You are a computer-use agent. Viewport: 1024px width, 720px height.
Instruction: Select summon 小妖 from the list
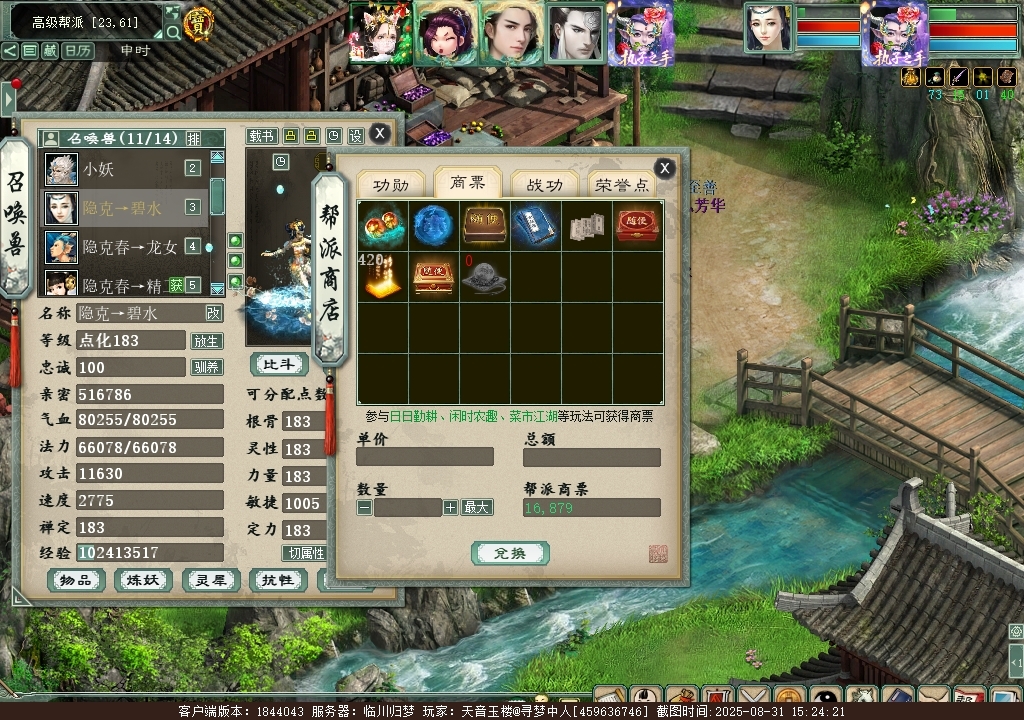[98, 169]
